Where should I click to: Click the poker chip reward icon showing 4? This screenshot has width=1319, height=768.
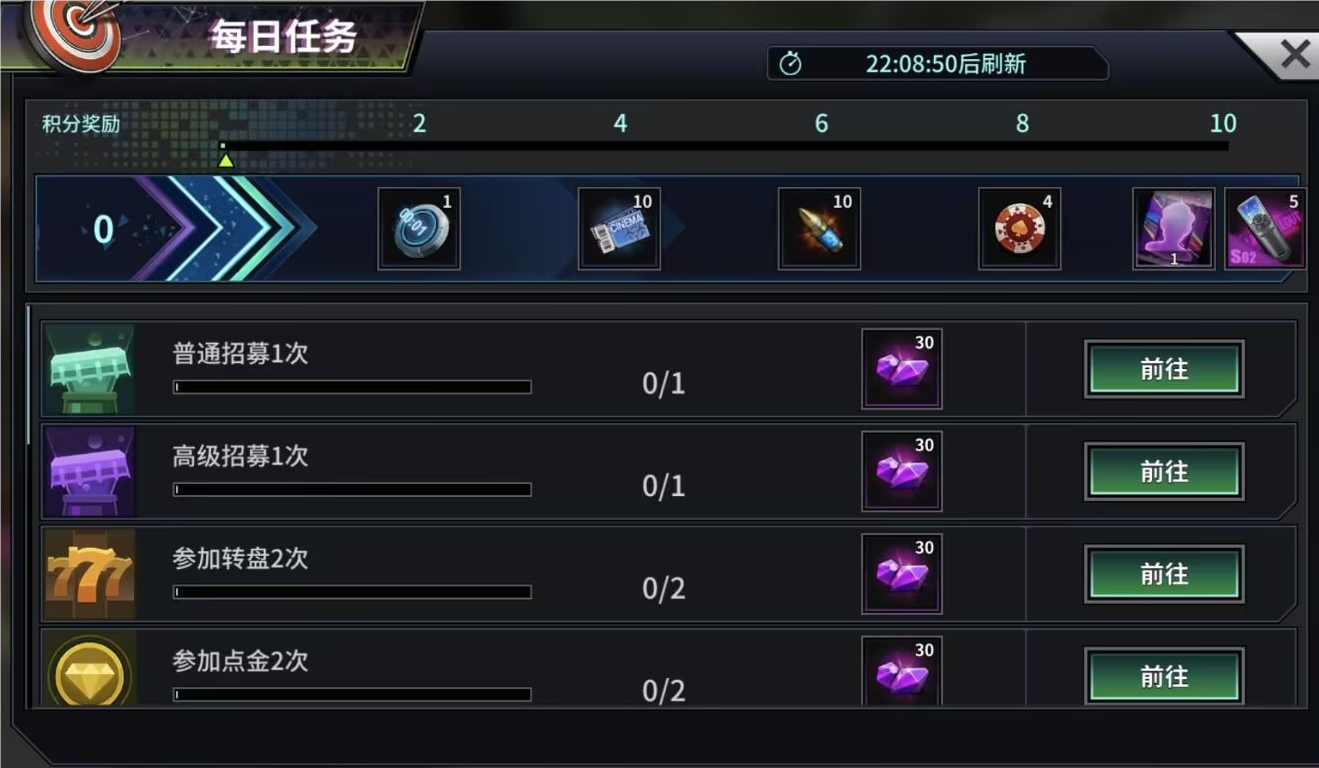(1021, 227)
